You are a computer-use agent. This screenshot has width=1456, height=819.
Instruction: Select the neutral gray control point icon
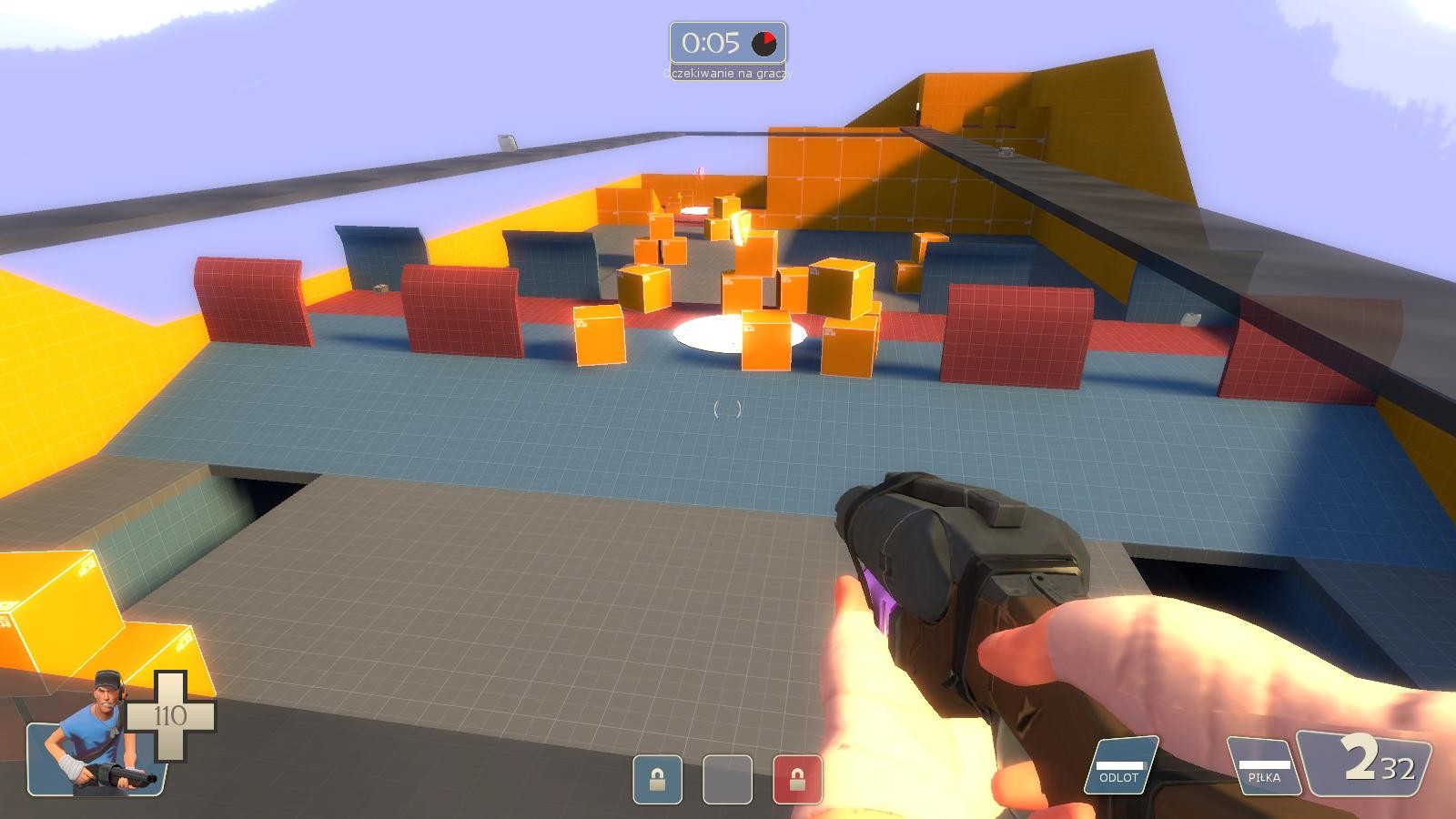pyautogui.click(x=727, y=780)
